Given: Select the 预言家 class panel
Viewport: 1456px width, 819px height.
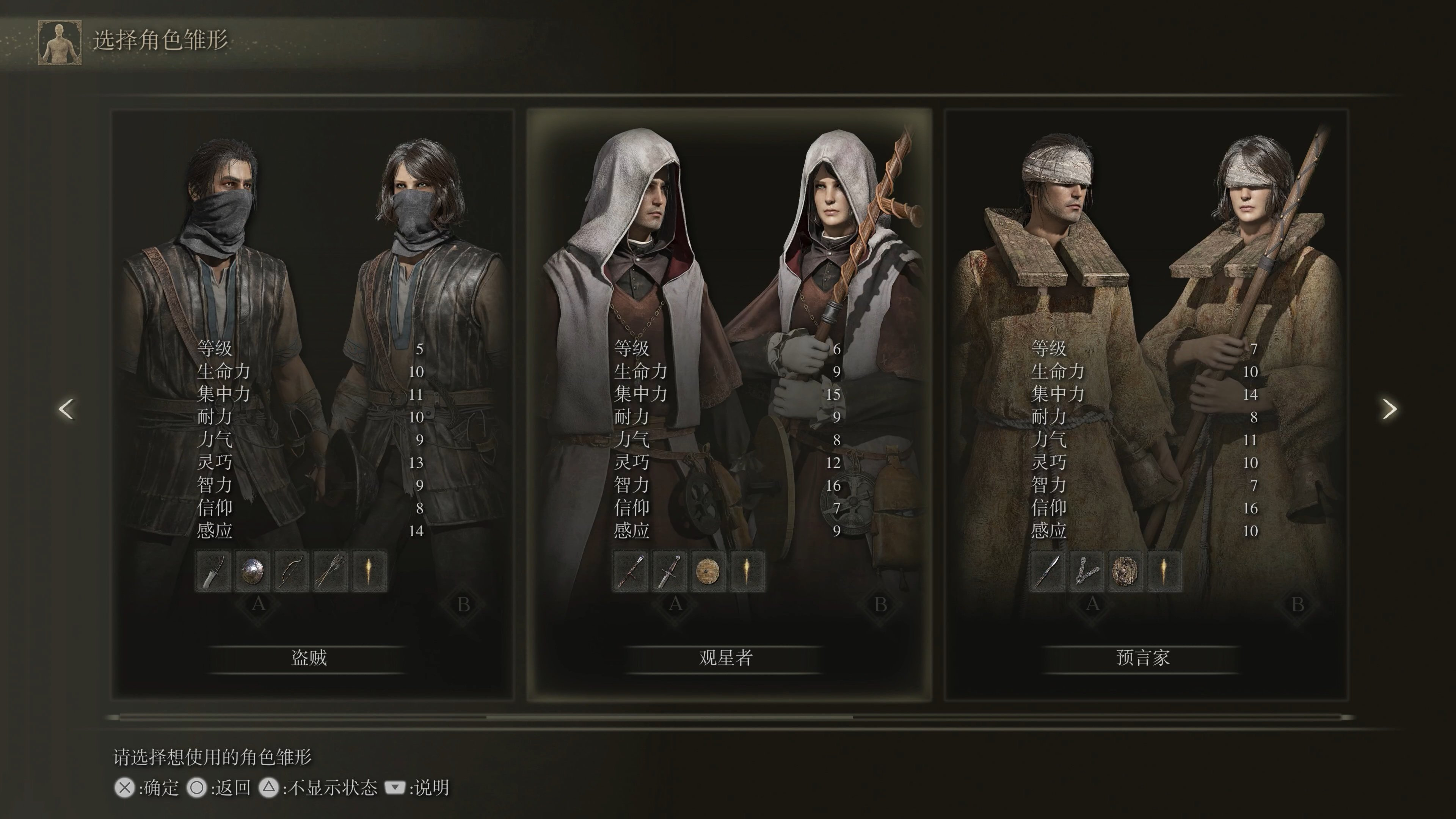Looking at the screenshot, I should 1143,657.
